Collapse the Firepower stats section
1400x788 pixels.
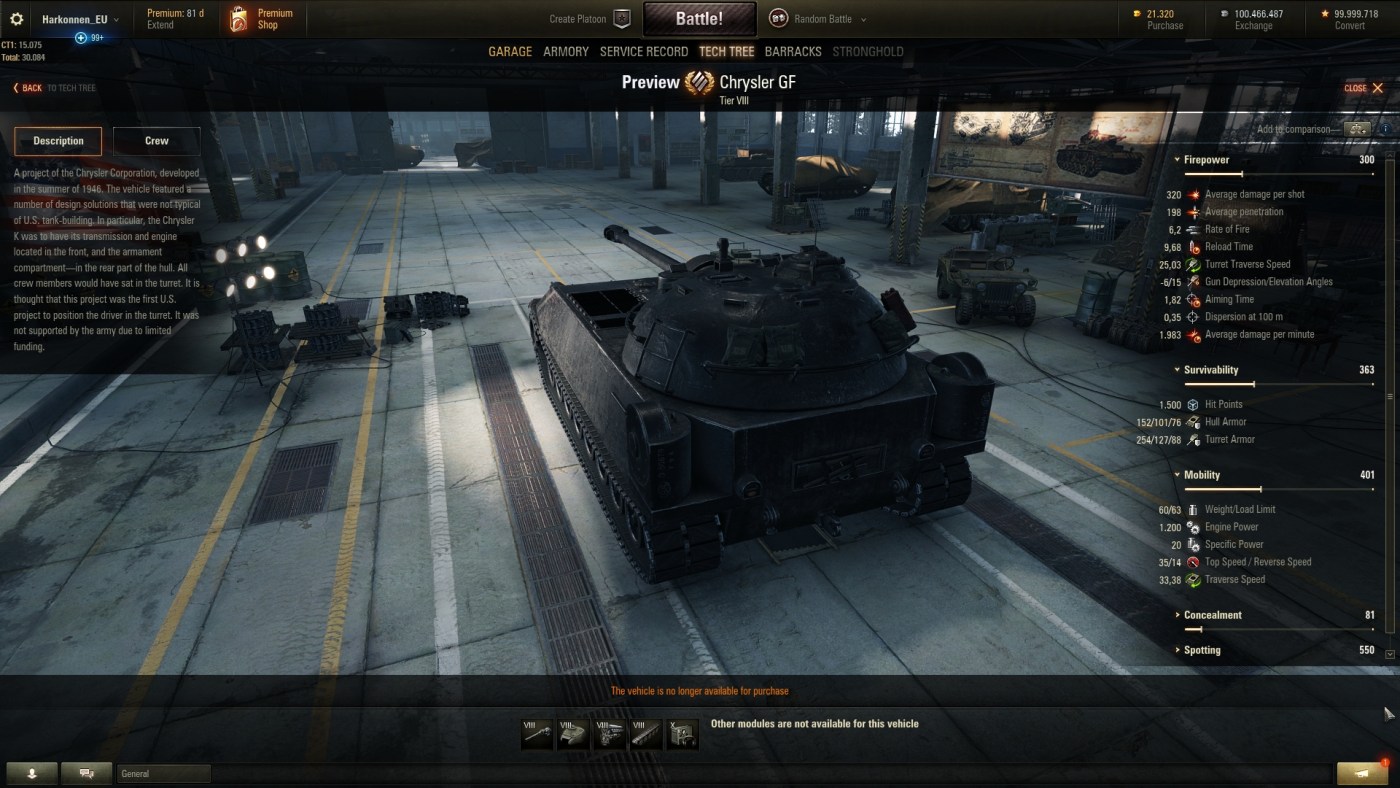pyautogui.click(x=1206, y=160)
